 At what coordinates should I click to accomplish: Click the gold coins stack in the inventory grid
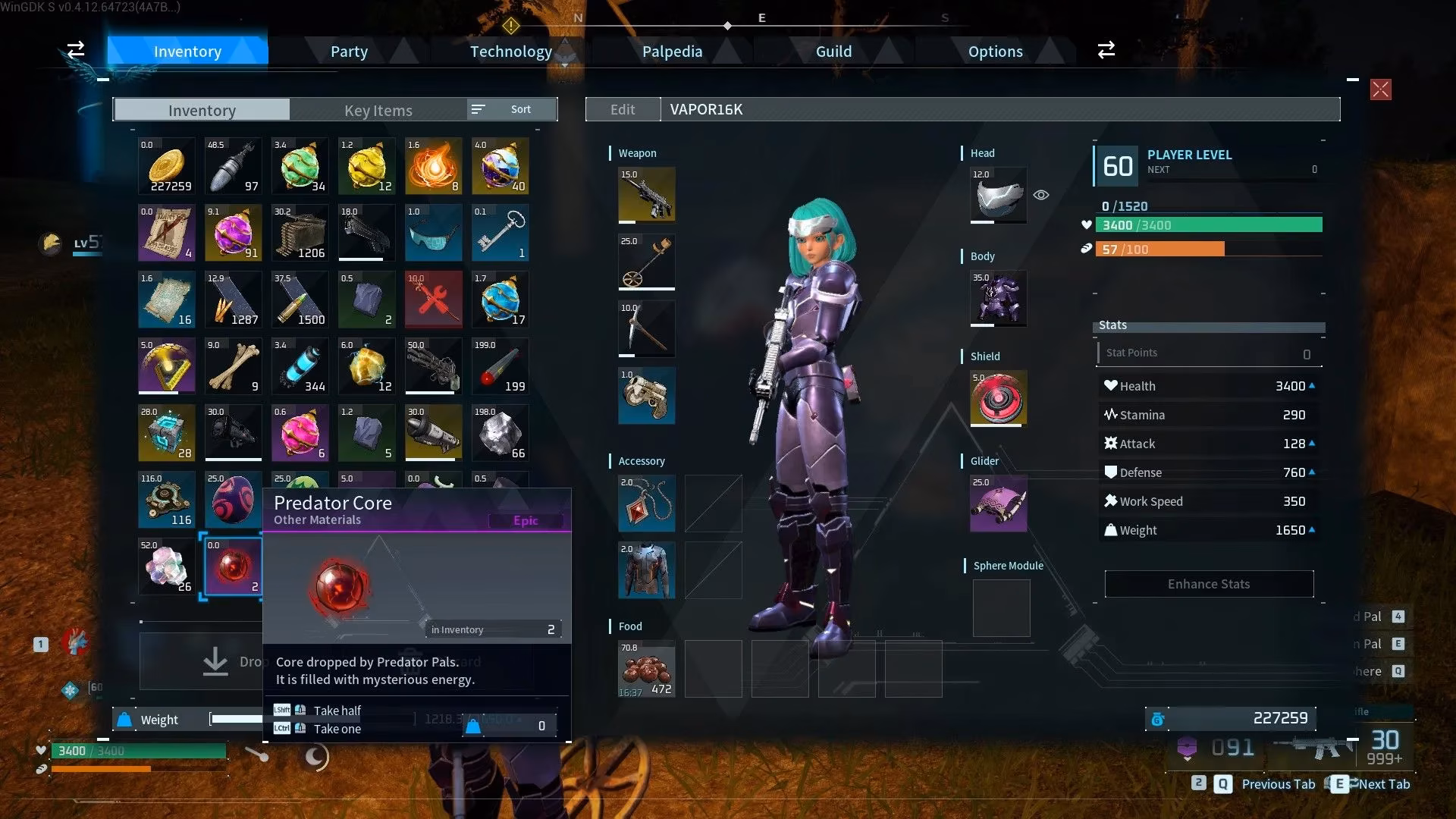pos(166,165)
